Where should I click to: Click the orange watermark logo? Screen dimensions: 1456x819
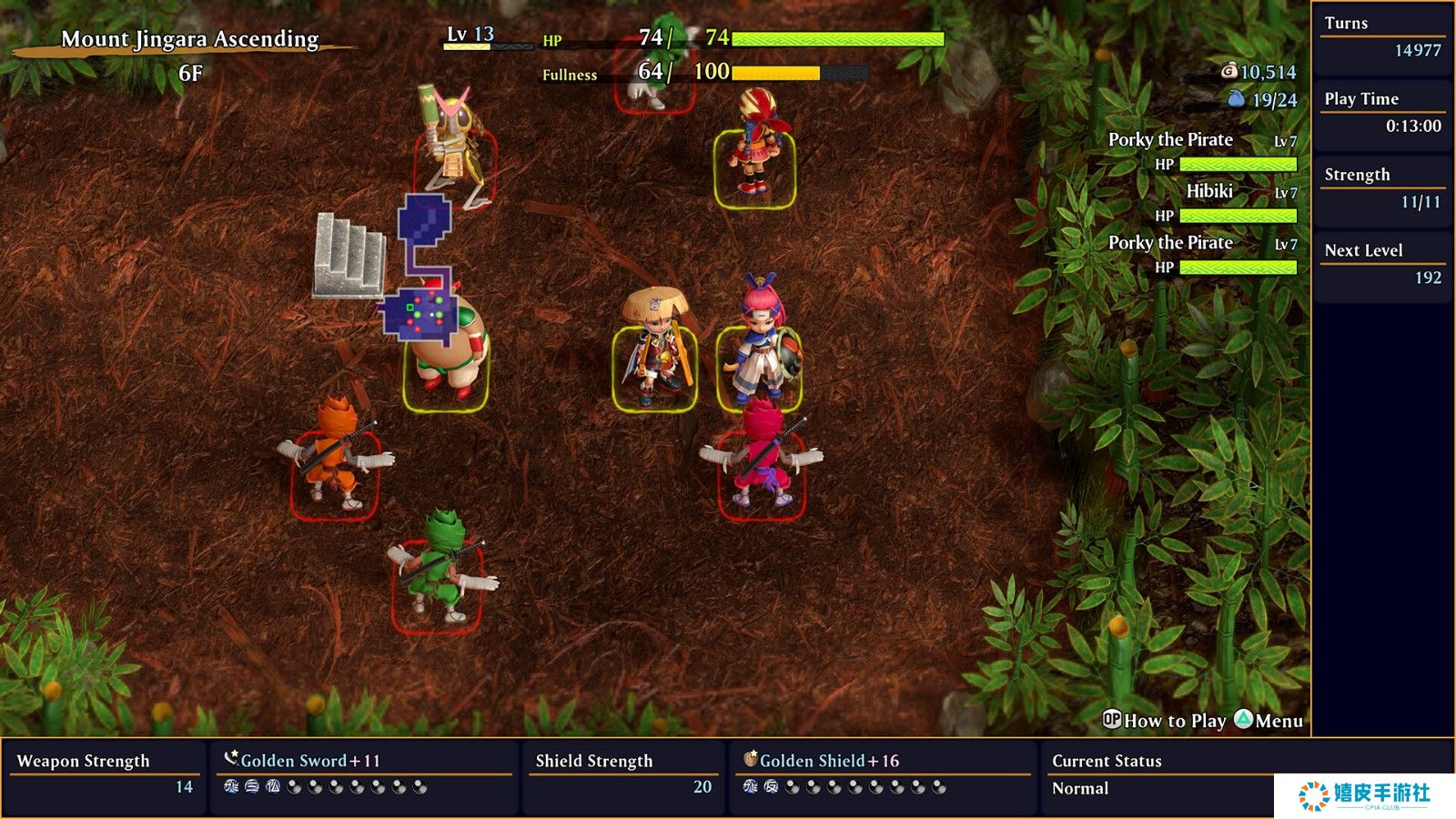point(1313,795)
